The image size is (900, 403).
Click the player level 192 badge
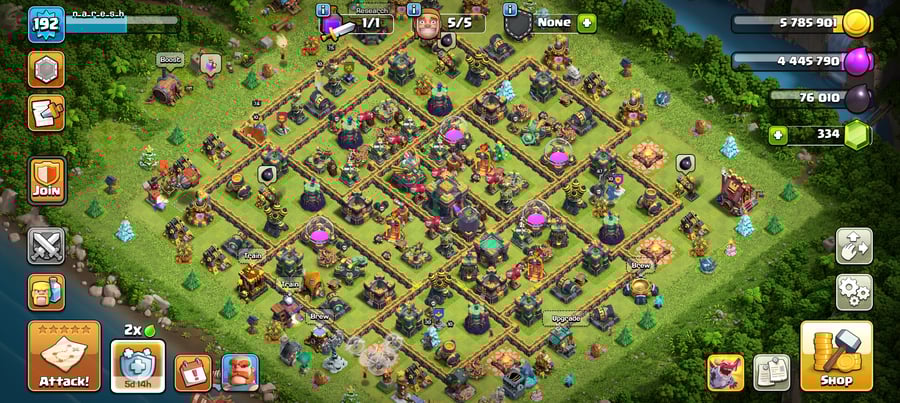(46, 23)
